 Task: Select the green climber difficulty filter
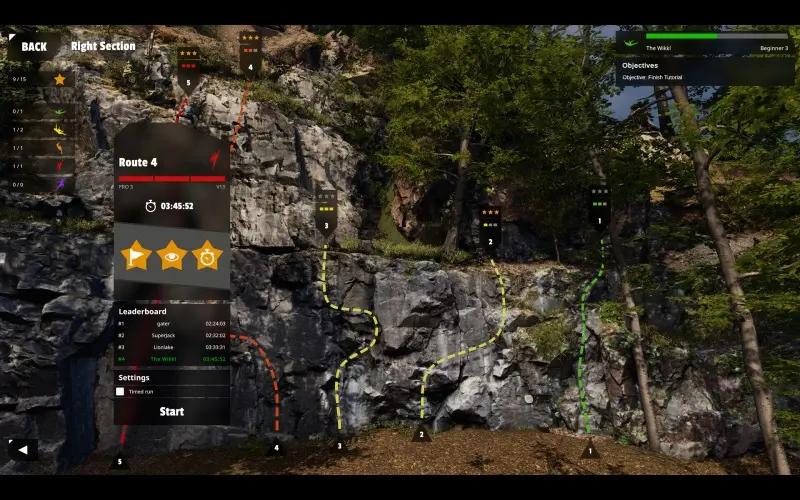coord(58,111)
